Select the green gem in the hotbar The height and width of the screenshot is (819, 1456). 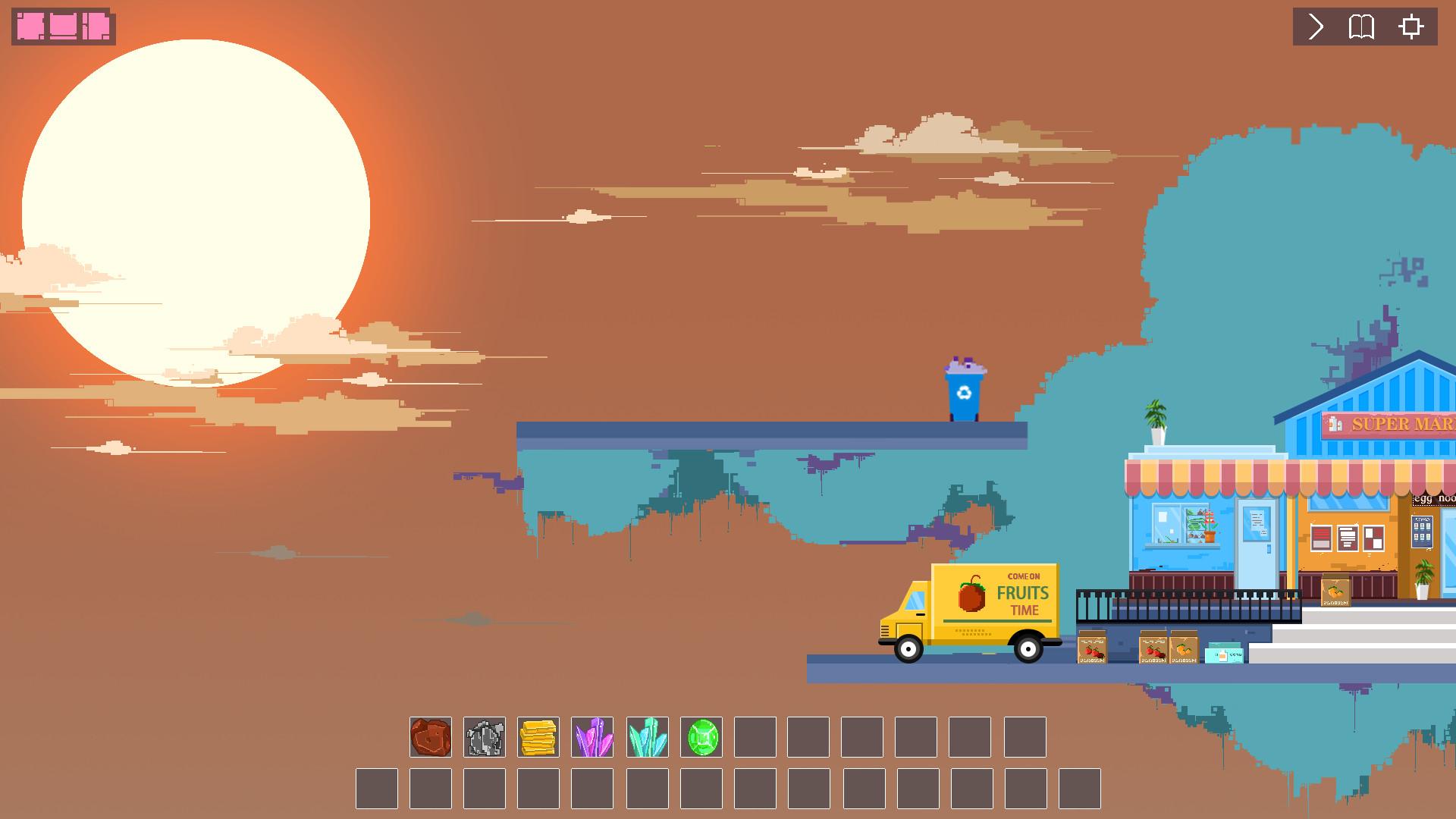pos(701,736)
